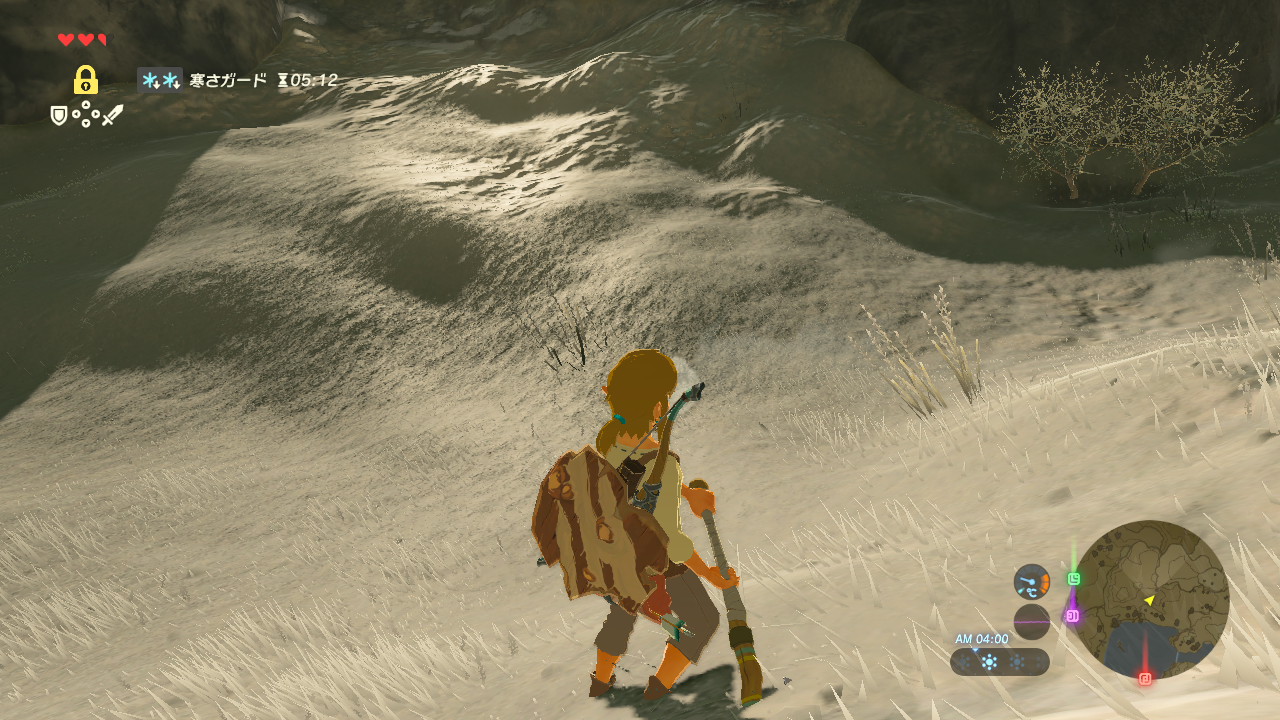This screenshot has height=720, width=1280.
Task: Open the circular minimap
Action: click(x=1150, y=600)
